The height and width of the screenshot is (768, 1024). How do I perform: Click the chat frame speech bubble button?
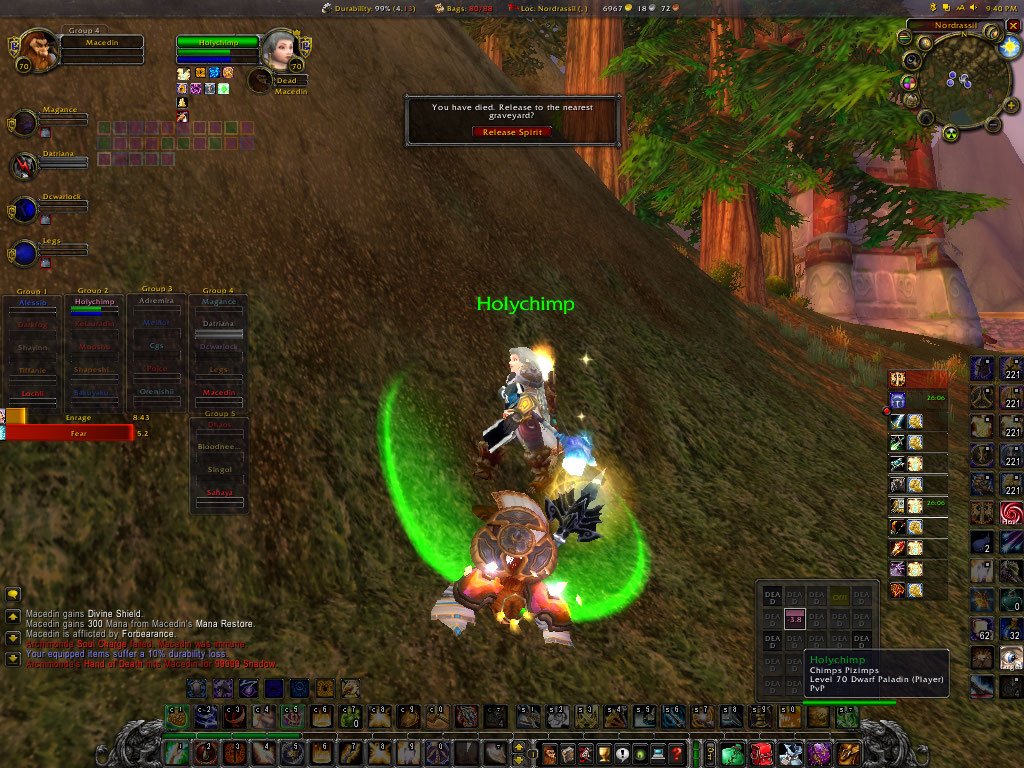click(13, 594)
